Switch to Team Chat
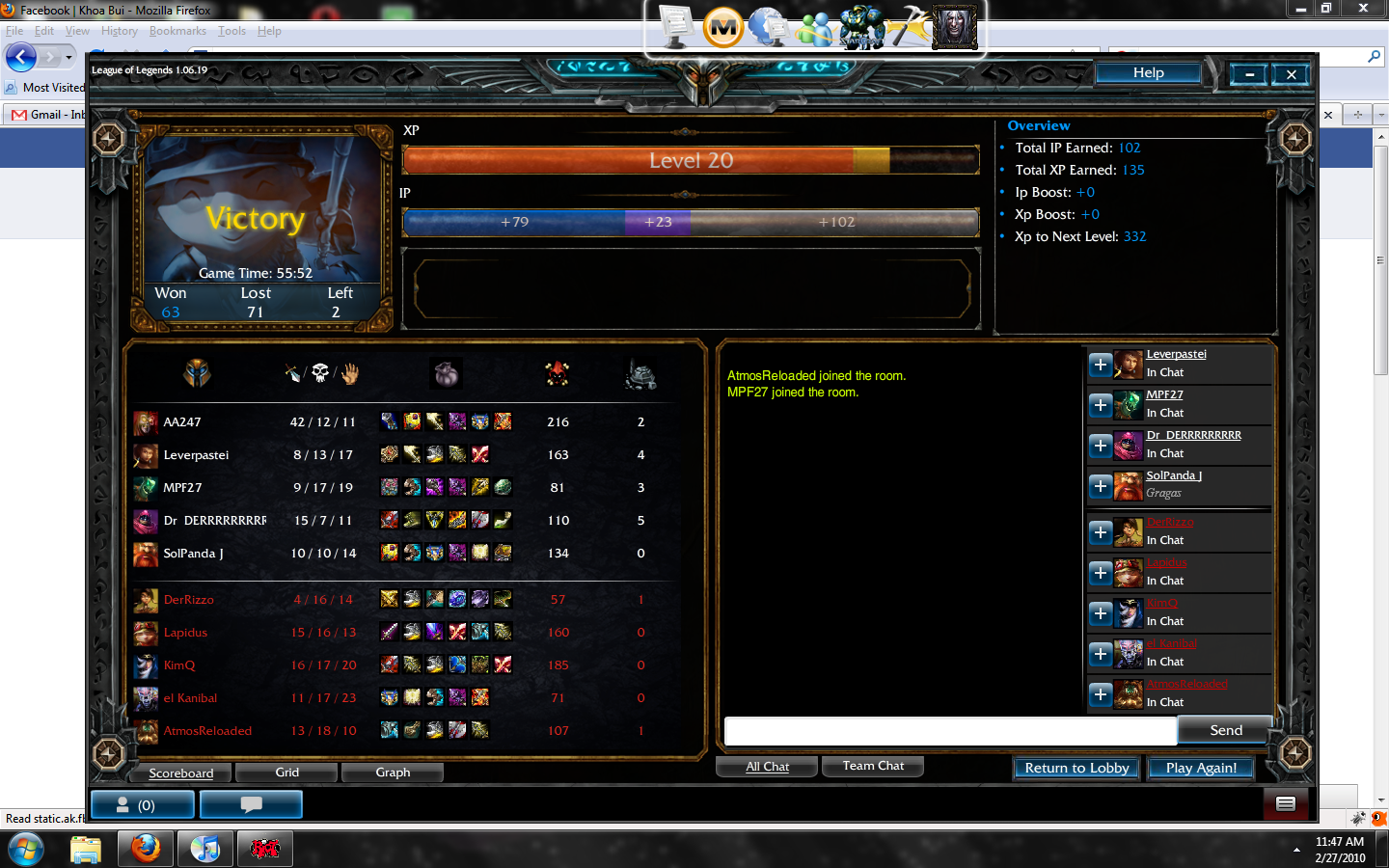Screen dimensions: 1389x868 pyautogui.click(x=873, y=766)
